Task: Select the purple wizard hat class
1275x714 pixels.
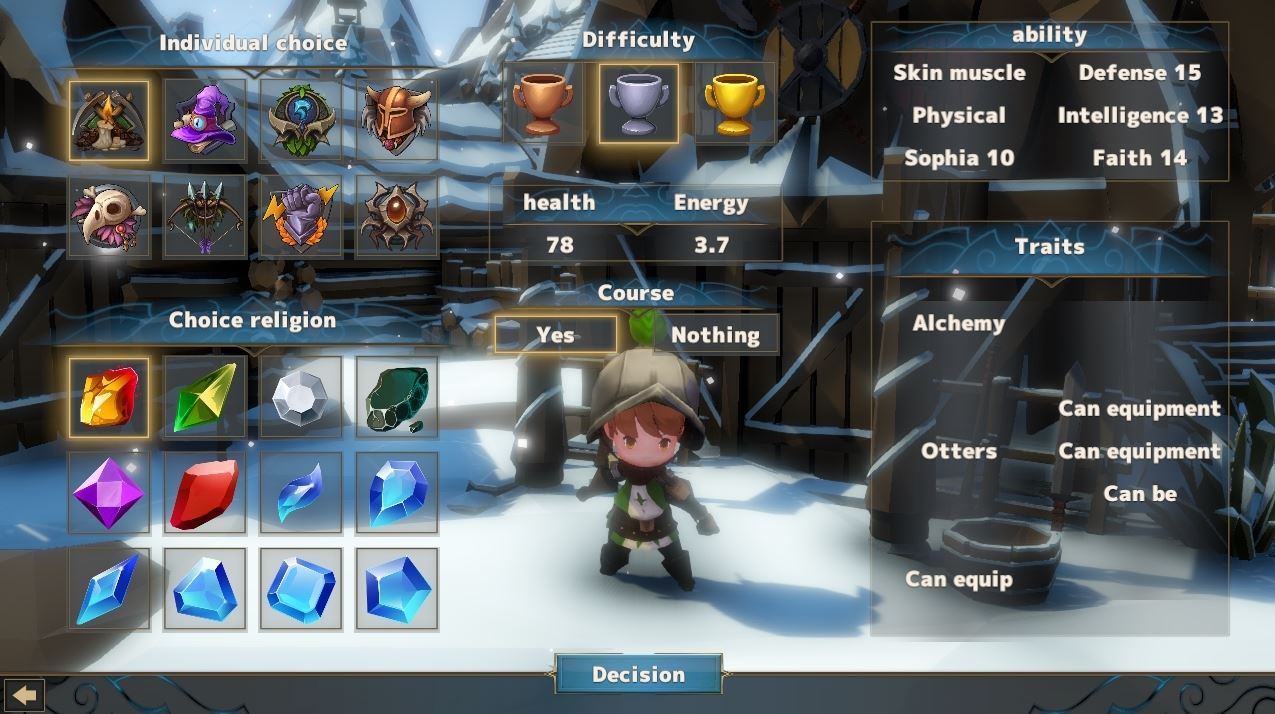Action: pos(205,120)
